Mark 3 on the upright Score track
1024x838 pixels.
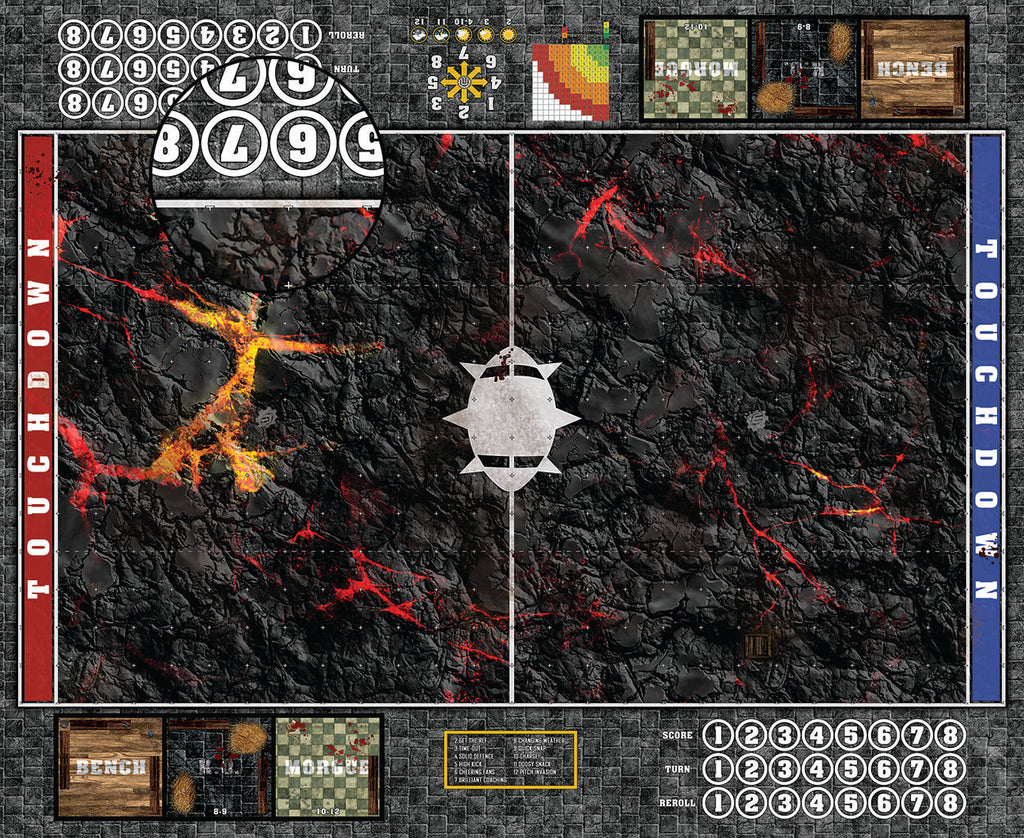(785, 736)
